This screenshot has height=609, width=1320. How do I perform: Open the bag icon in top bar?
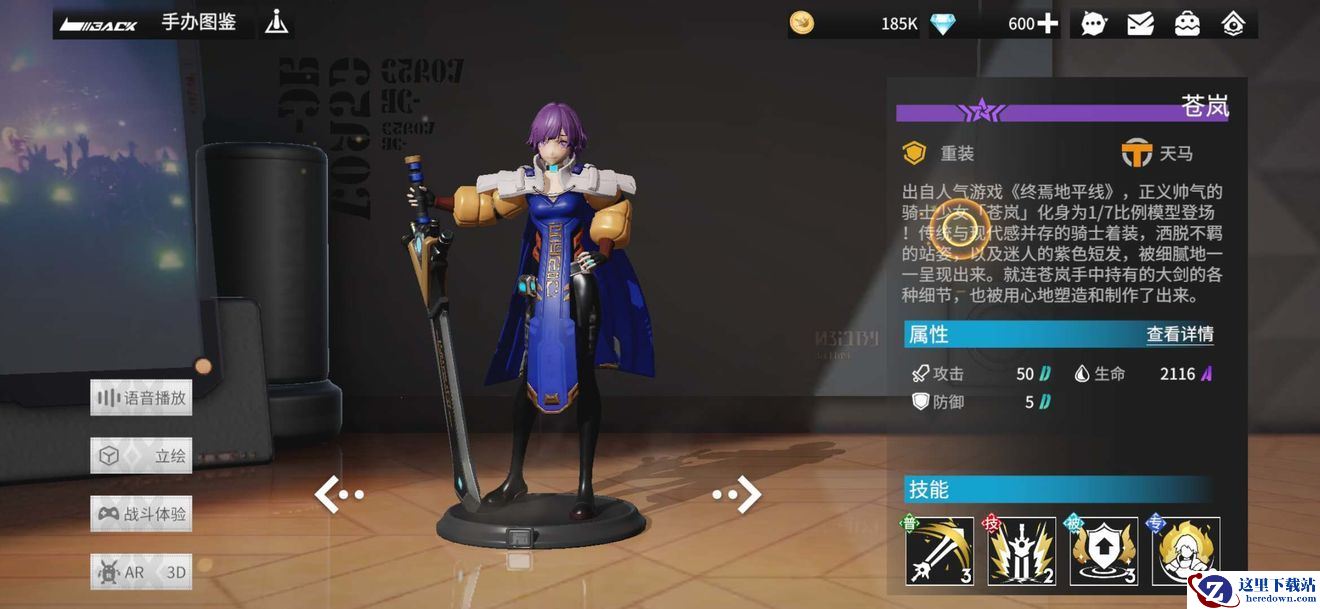pos(1187,23)
